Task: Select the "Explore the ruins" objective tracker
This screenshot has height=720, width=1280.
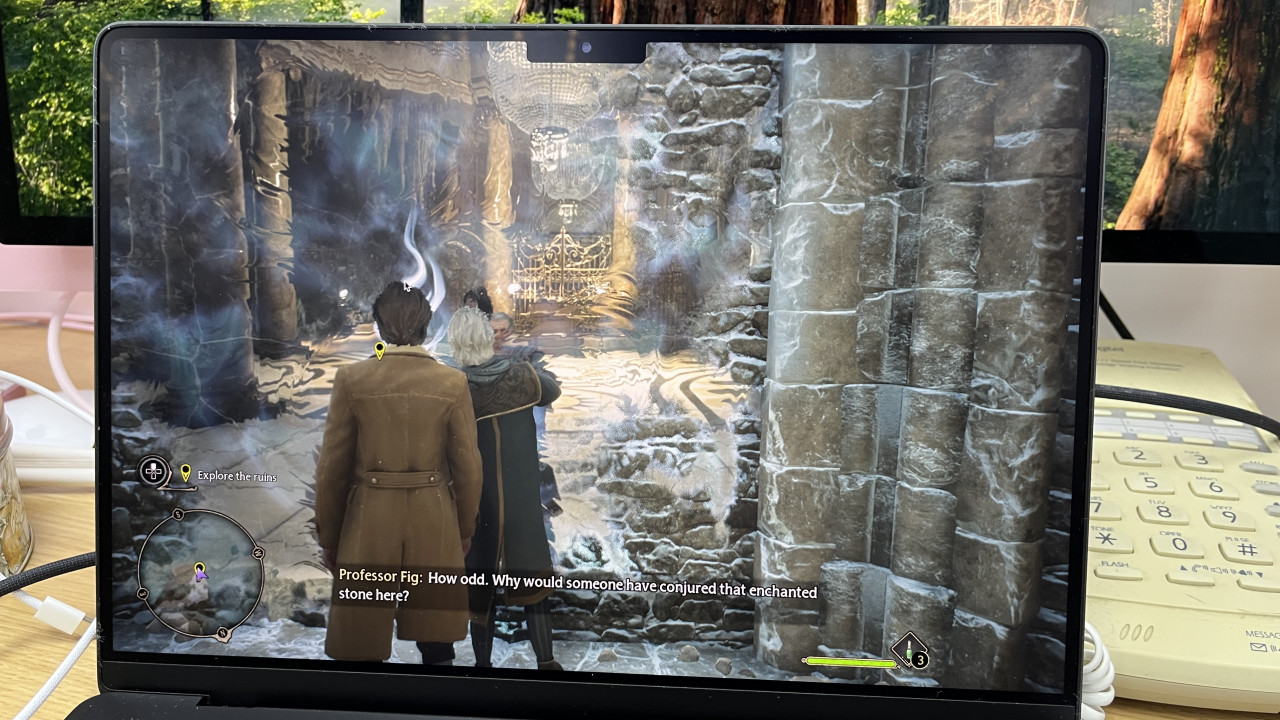Action: pos(236,476)
